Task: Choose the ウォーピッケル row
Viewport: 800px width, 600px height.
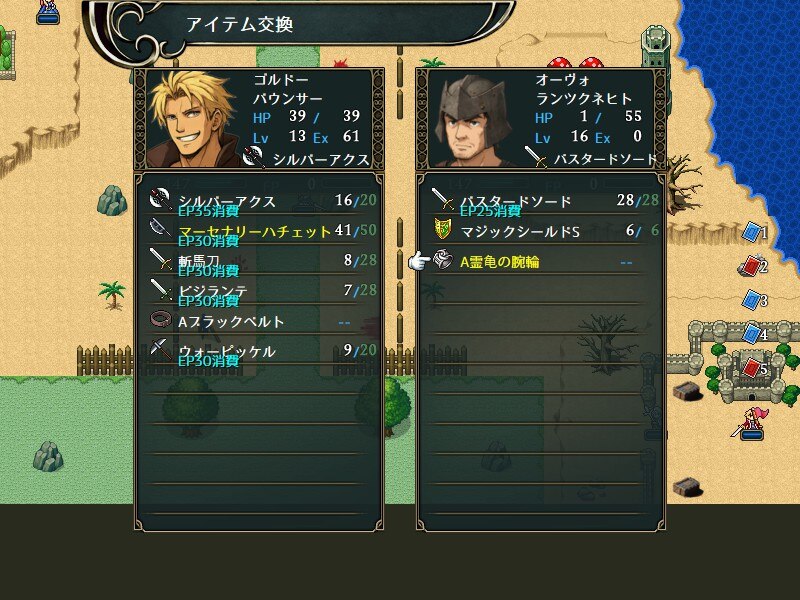Action: (x=258, y=351)
